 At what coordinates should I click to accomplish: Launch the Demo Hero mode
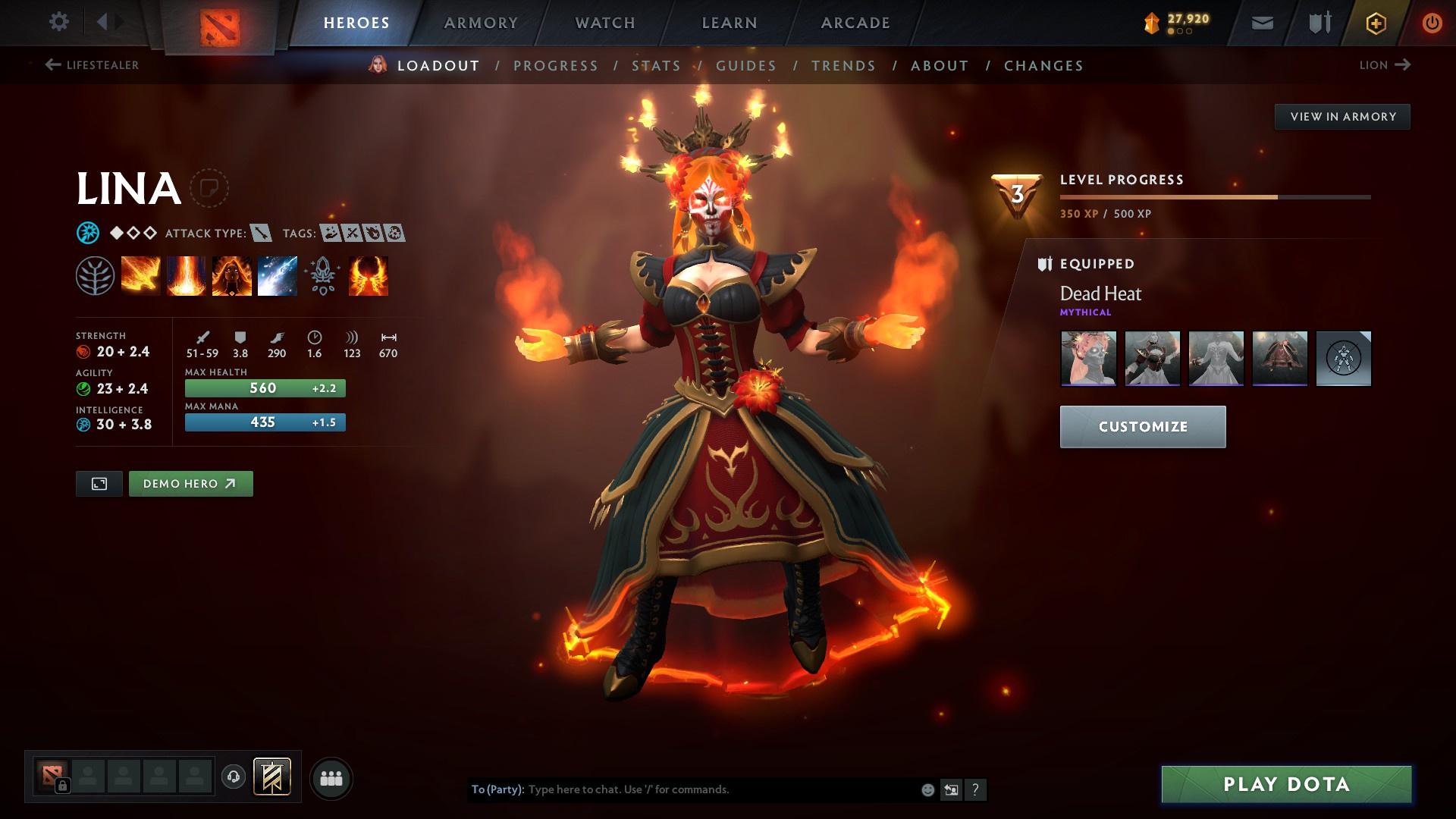pyautogui.click(x=190, y=484)
